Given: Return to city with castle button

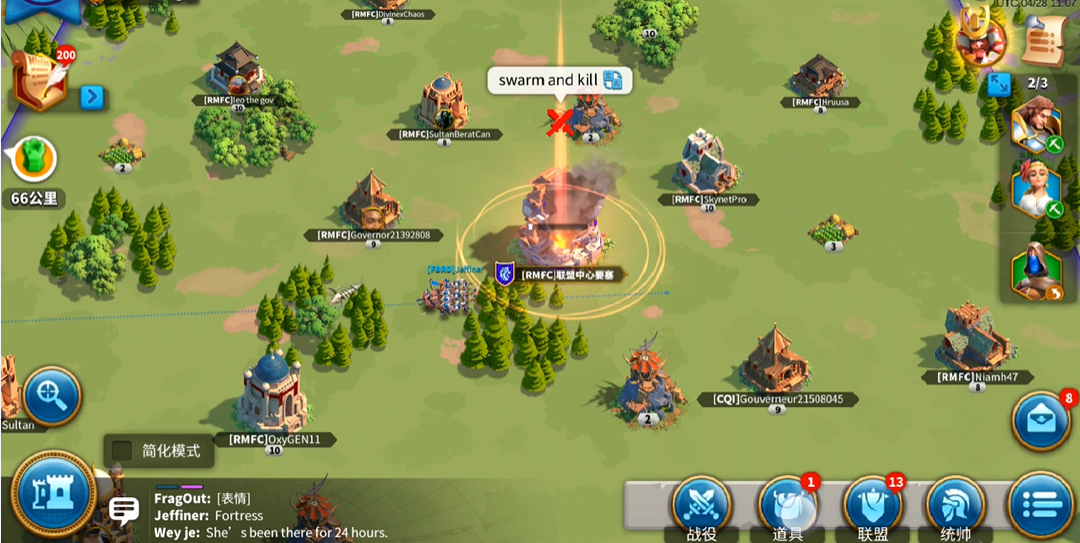Looking at the screenshot, I should 54,493.
